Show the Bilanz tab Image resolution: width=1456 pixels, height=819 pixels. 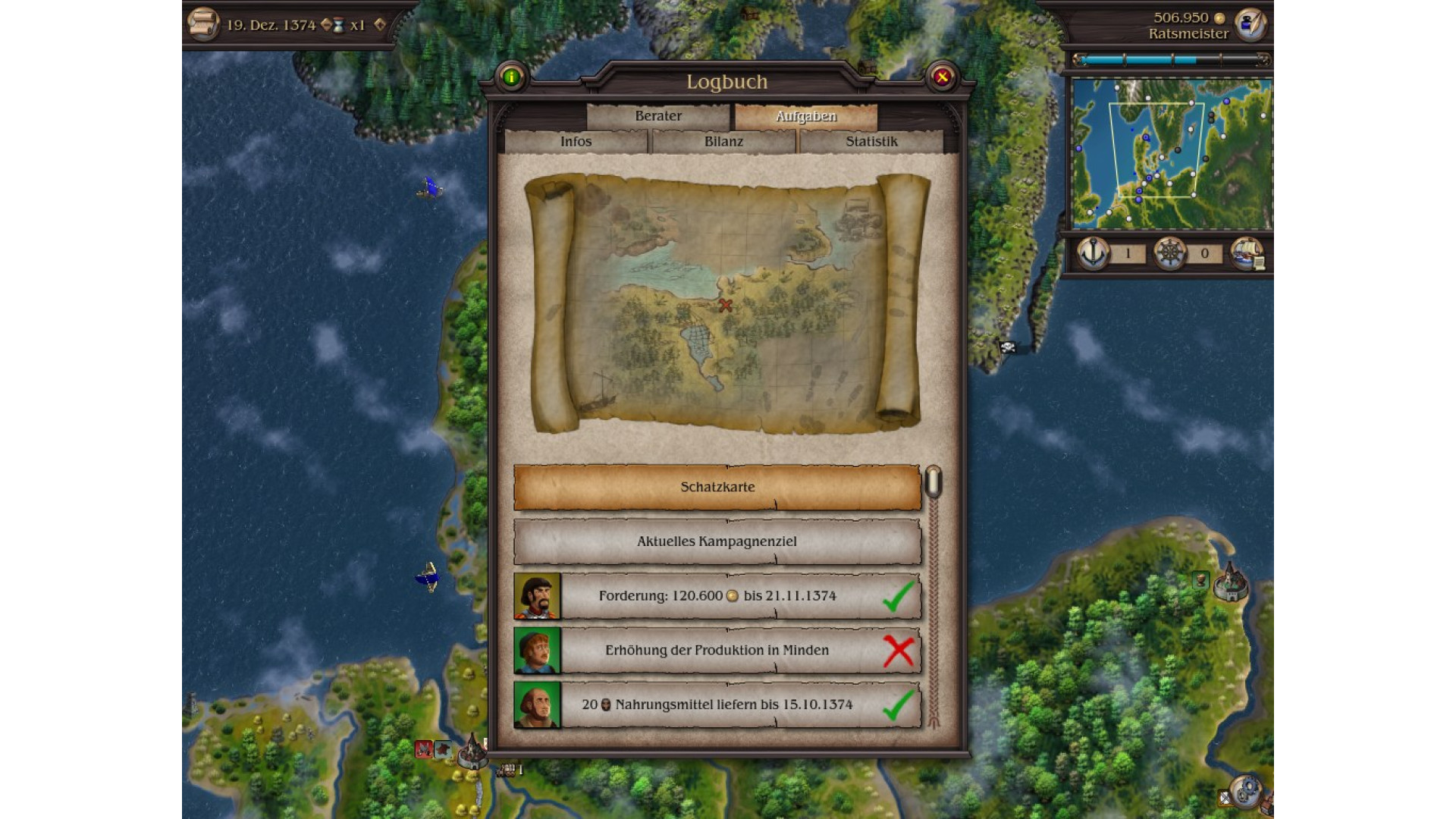tap(723, 142)
